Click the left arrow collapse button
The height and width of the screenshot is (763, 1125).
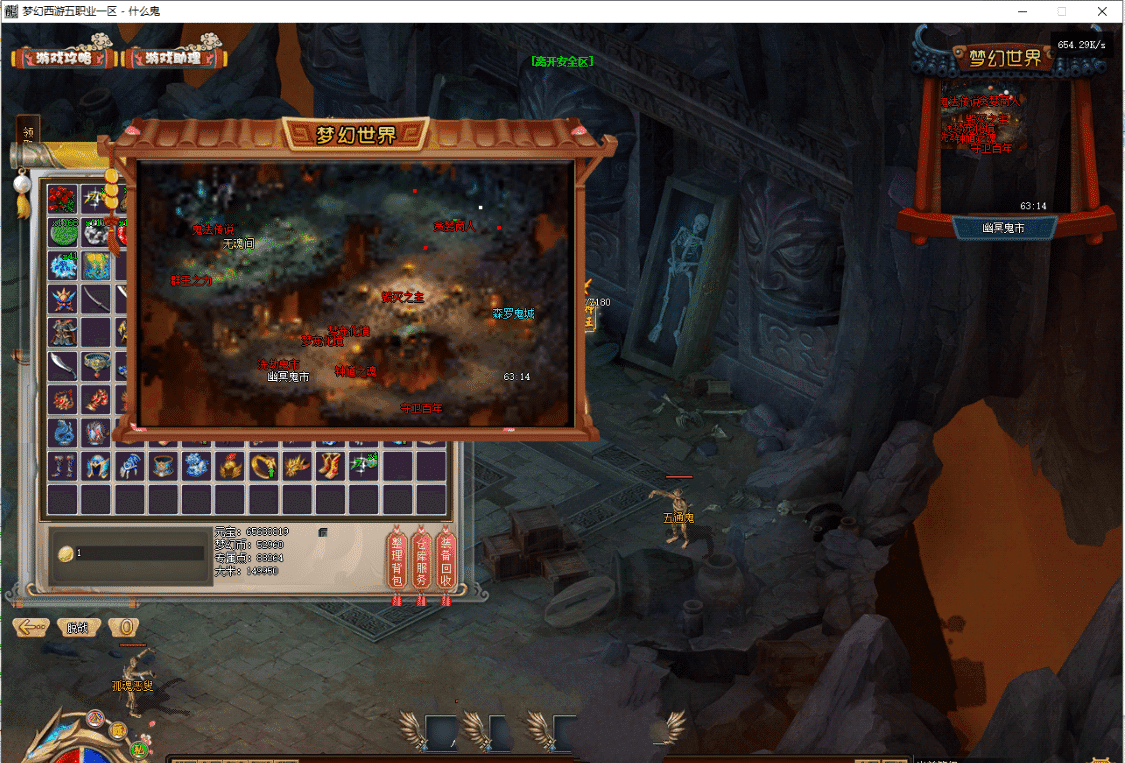31,628
